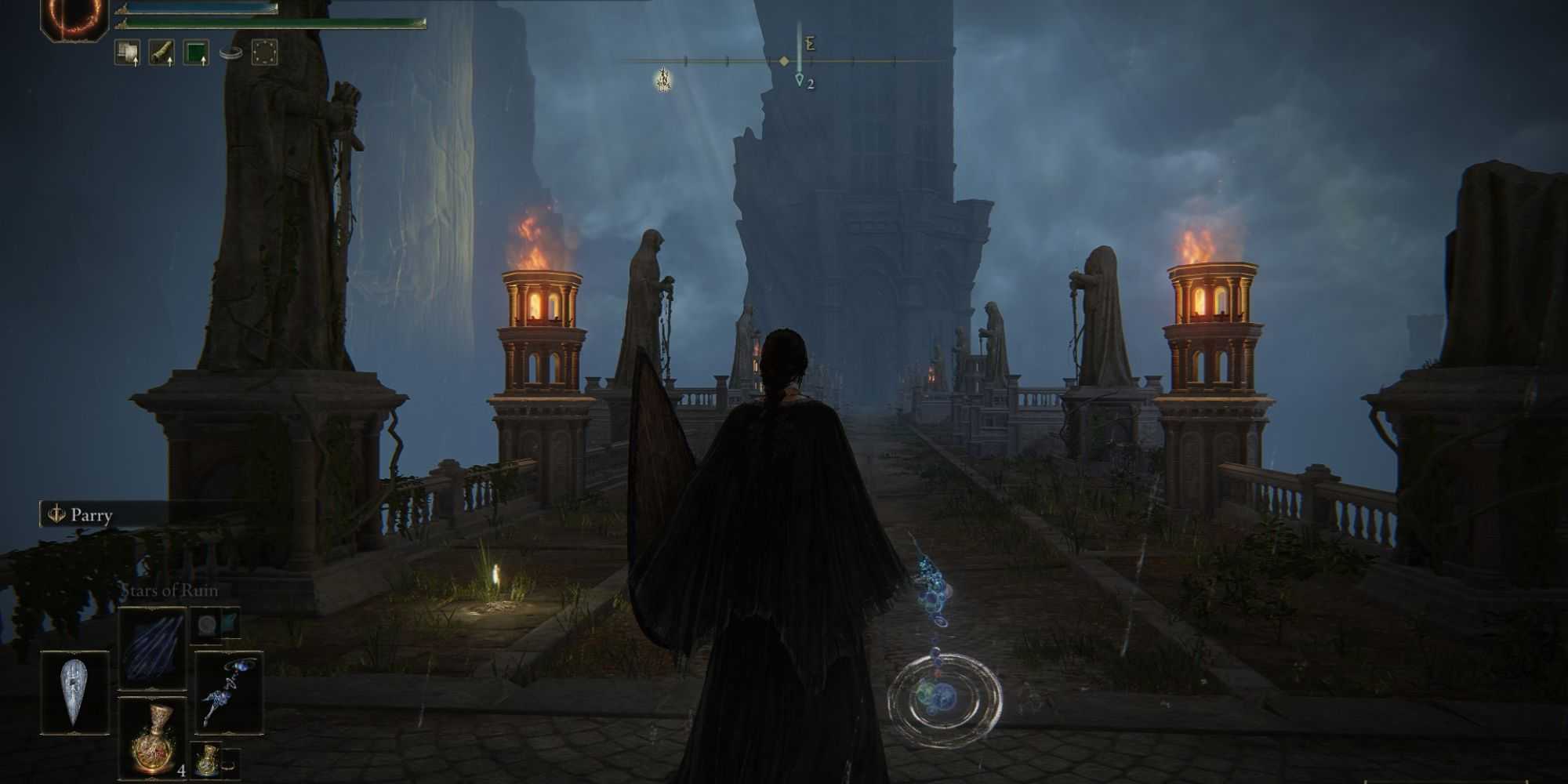Select the dotted circle status icon
The width and height of the screenshot is (1568, 784).
pyautogui.click(x=264, y=53)
